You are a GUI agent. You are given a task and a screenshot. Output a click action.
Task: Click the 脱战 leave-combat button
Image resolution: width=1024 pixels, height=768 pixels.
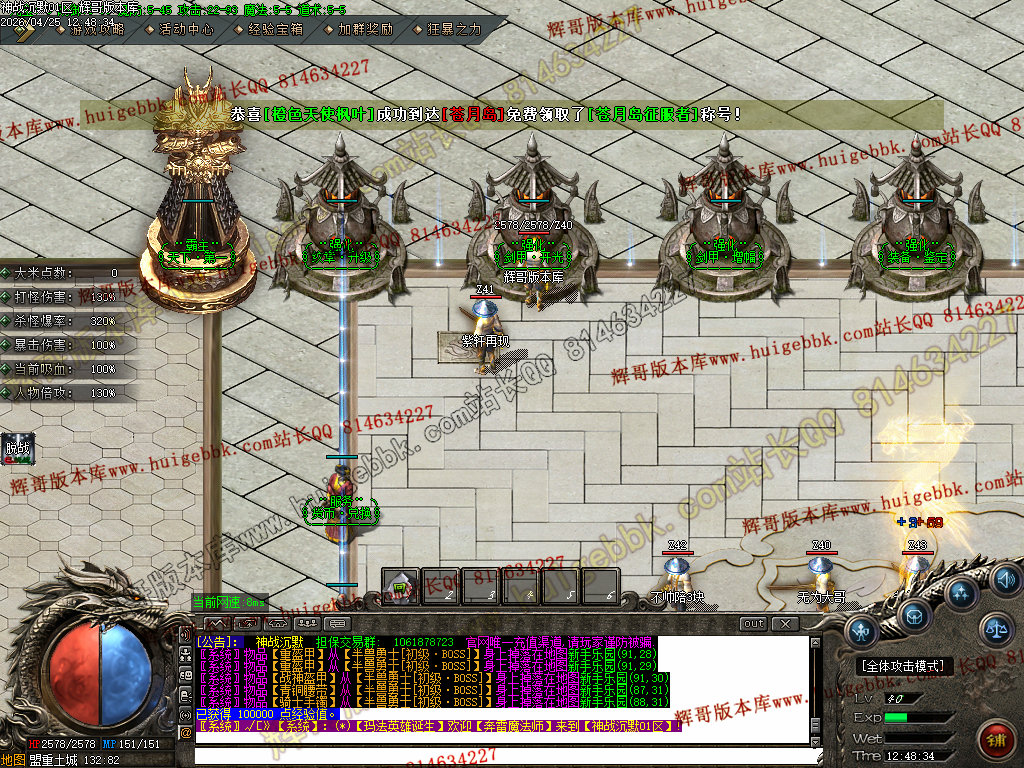(x=18, y=449)
